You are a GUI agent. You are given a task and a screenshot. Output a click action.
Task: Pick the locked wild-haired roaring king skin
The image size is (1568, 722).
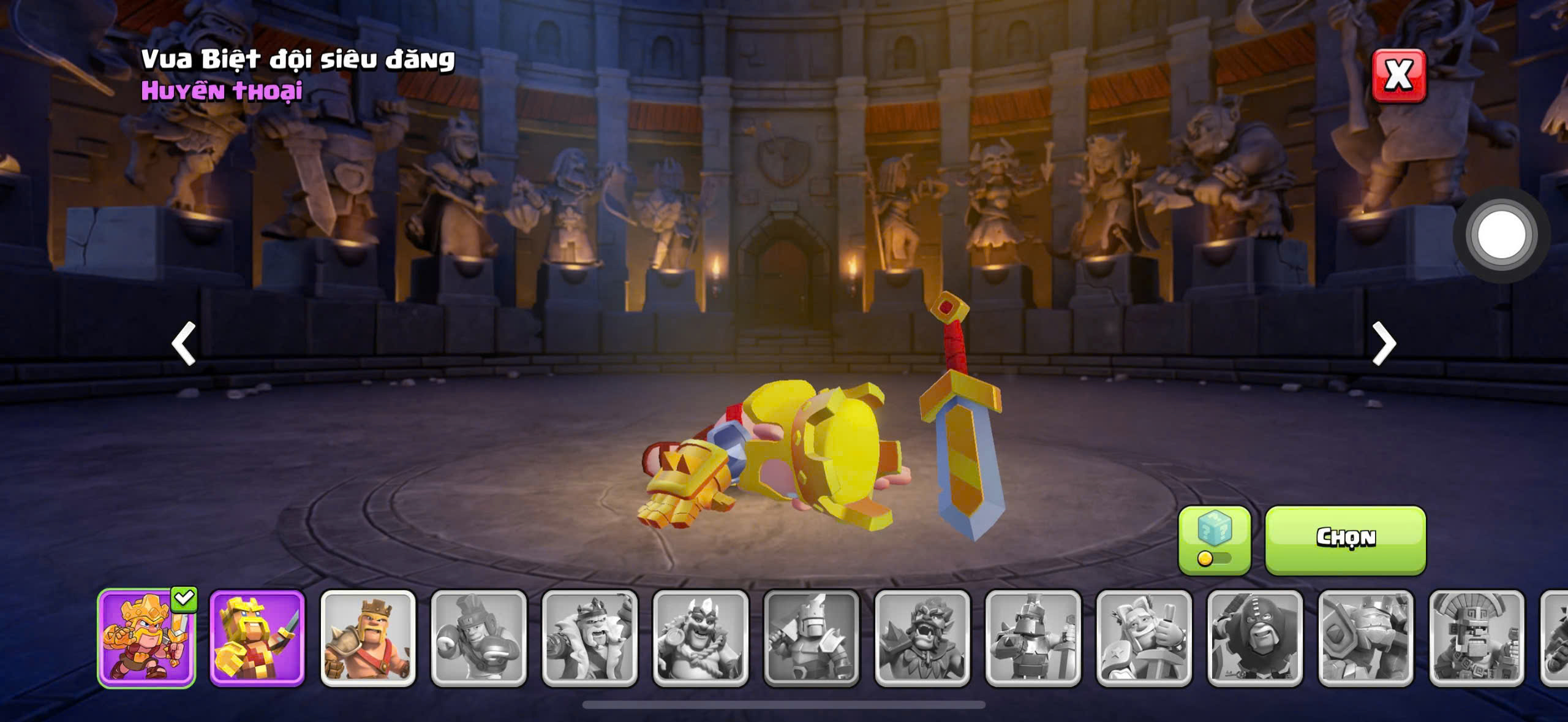pyautogui.click(x=922, y=638)
